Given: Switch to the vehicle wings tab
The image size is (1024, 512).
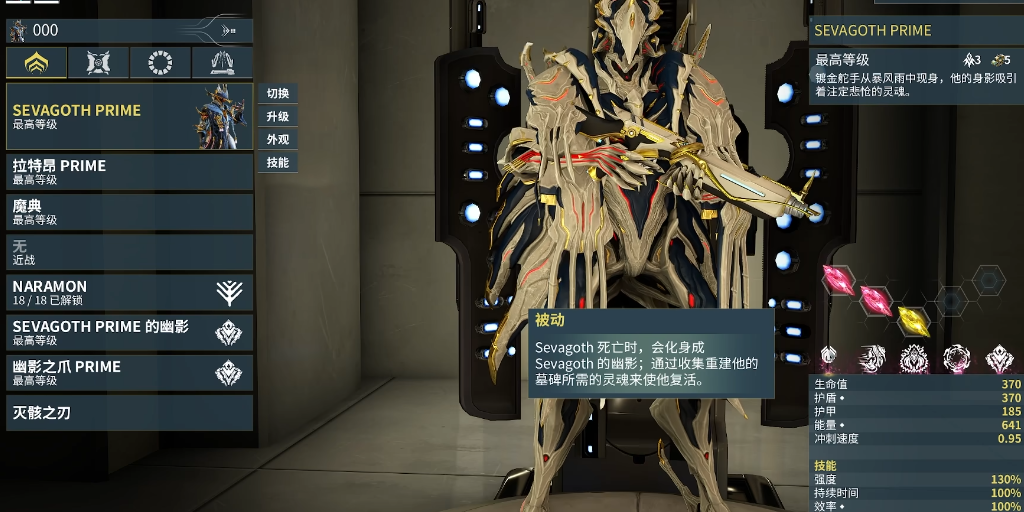Looking at the screenshot, I should pyautogui.click(x=222, y=63).
